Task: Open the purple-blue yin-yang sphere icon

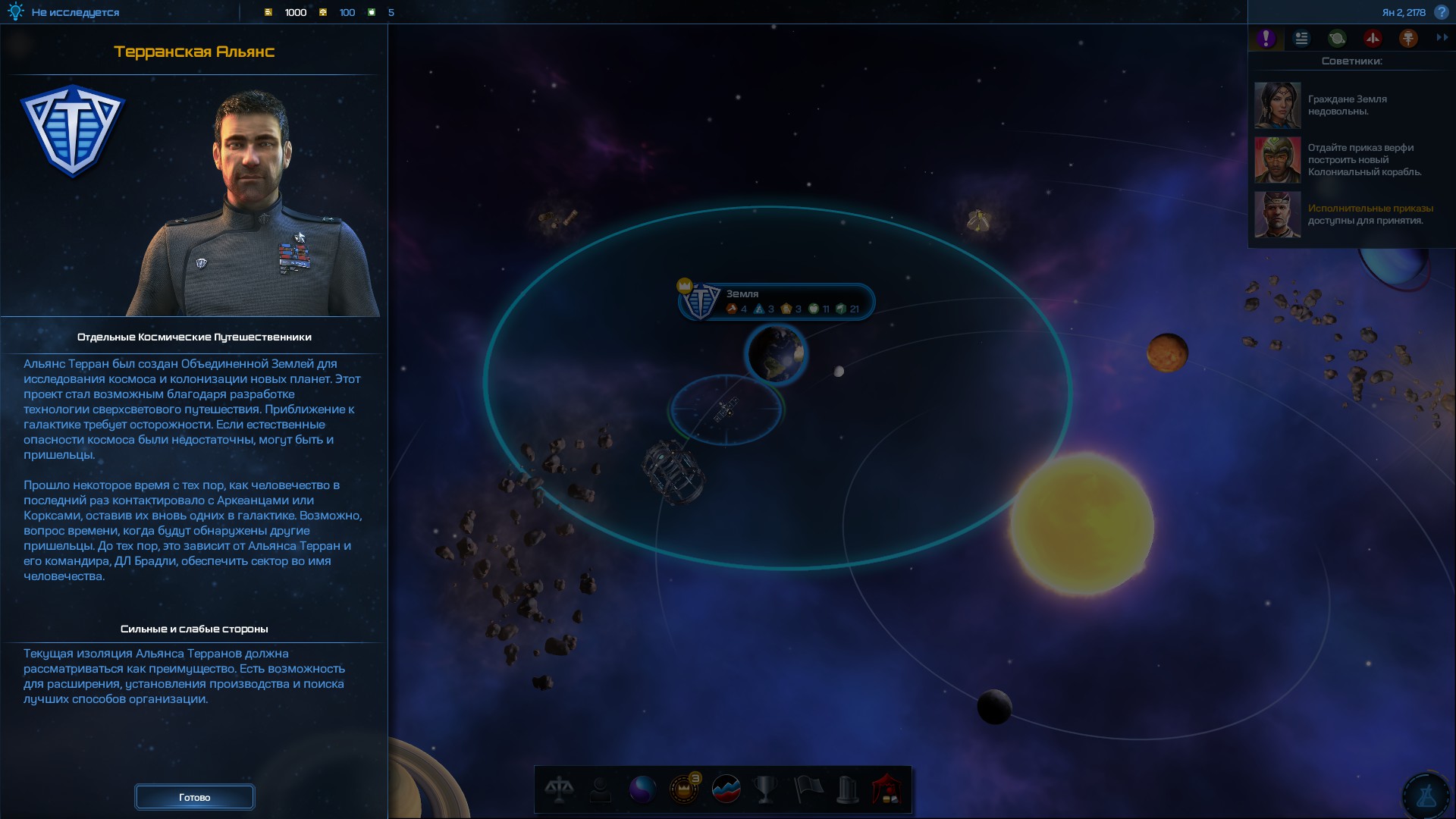Action: [x=642, y=789]
